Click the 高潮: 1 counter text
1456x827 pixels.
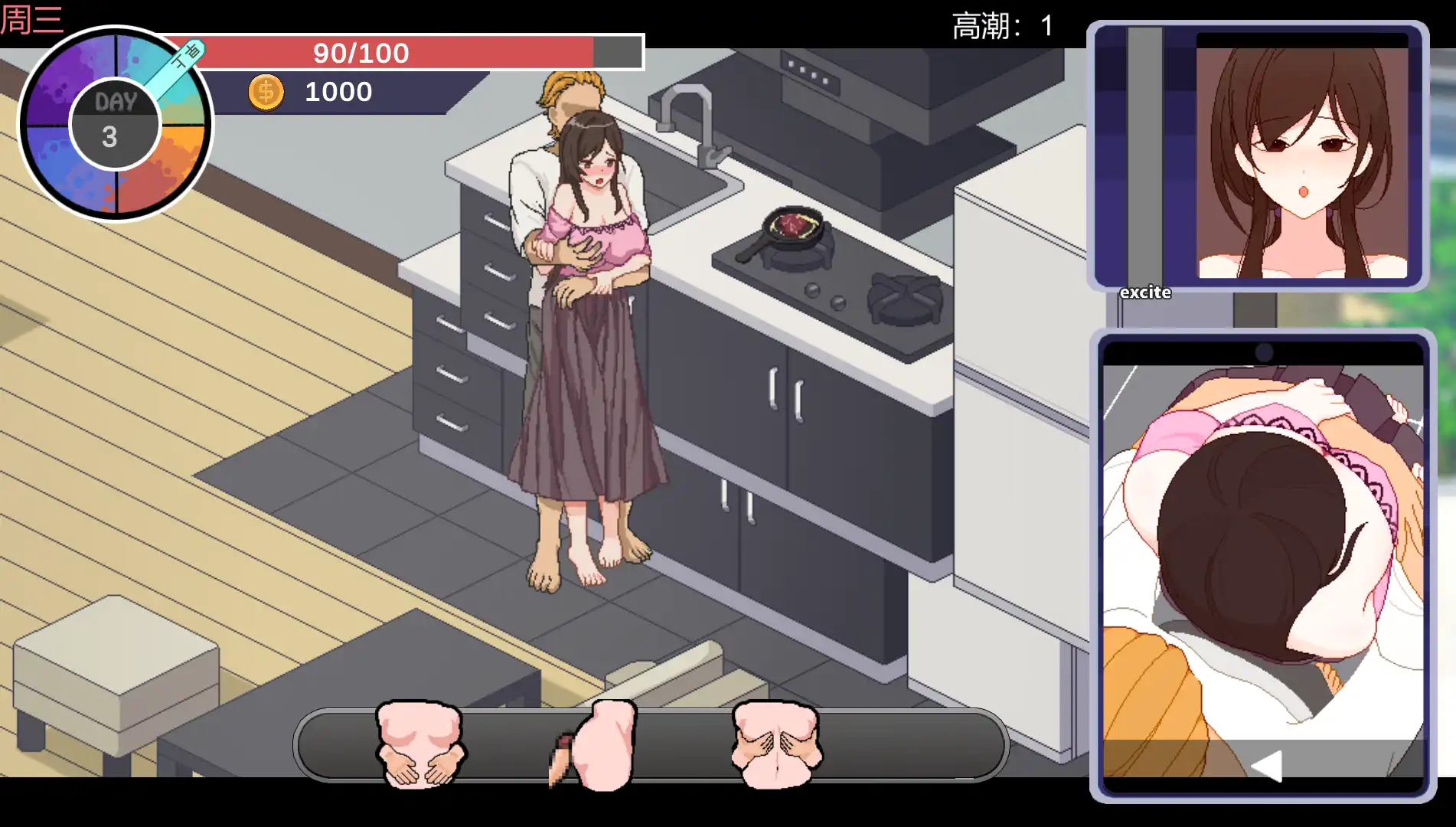coord(1003,25)
